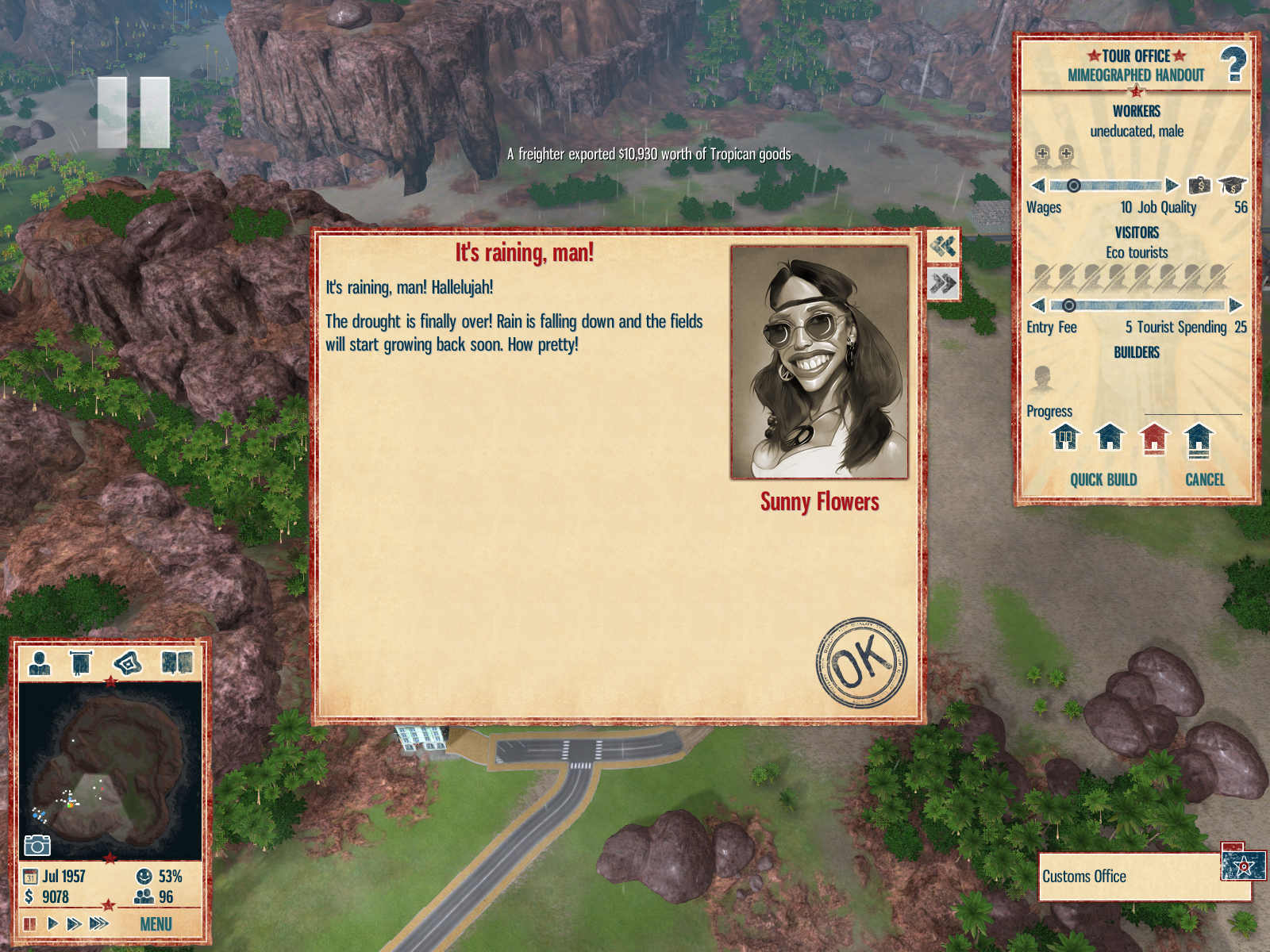This screenshot has width=1270, height=952.
Task: Show the island overlays map icon
Action: pyautogui.click(x=128, y=662)
